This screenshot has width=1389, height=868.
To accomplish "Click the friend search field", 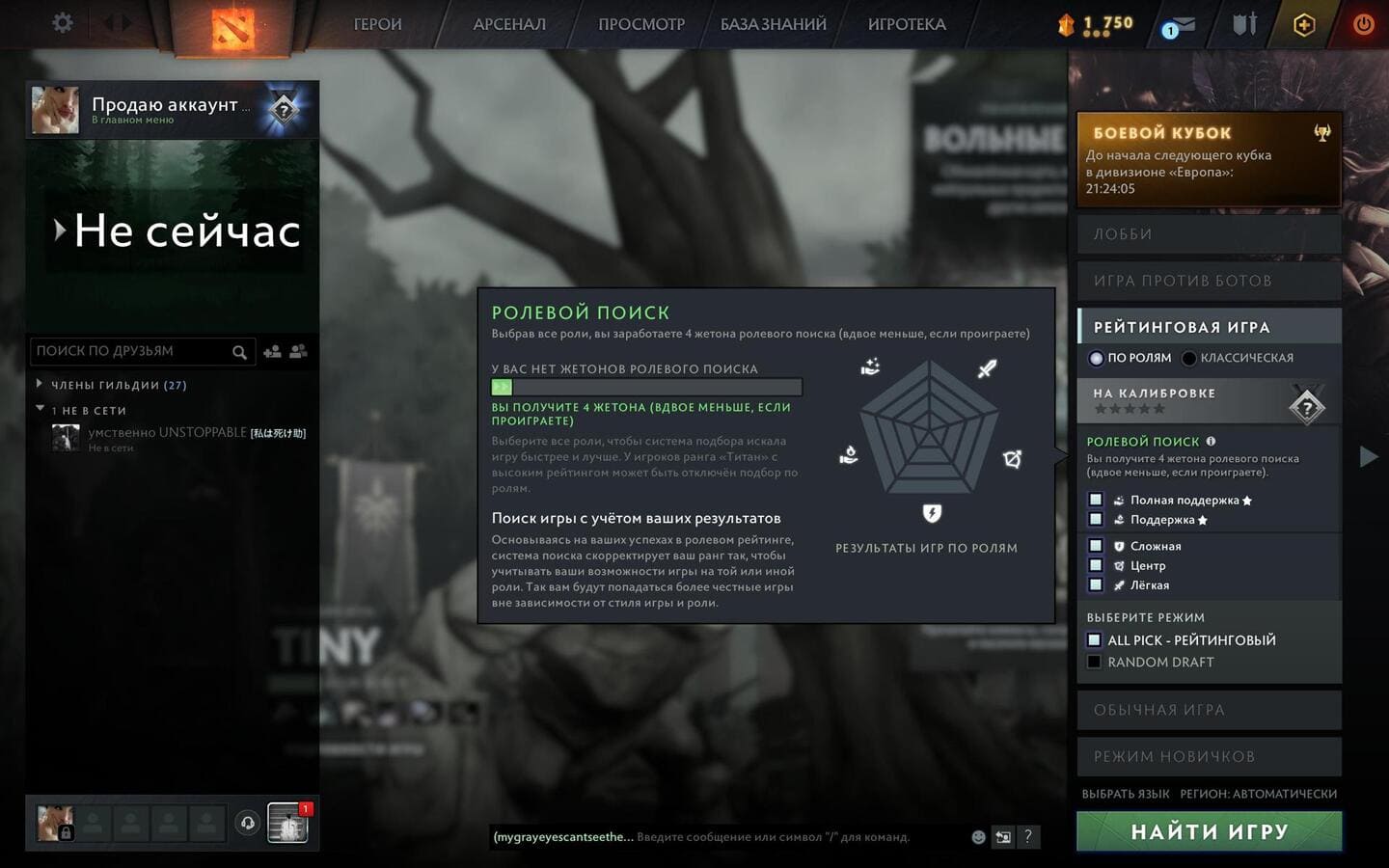I will (132, 351).
